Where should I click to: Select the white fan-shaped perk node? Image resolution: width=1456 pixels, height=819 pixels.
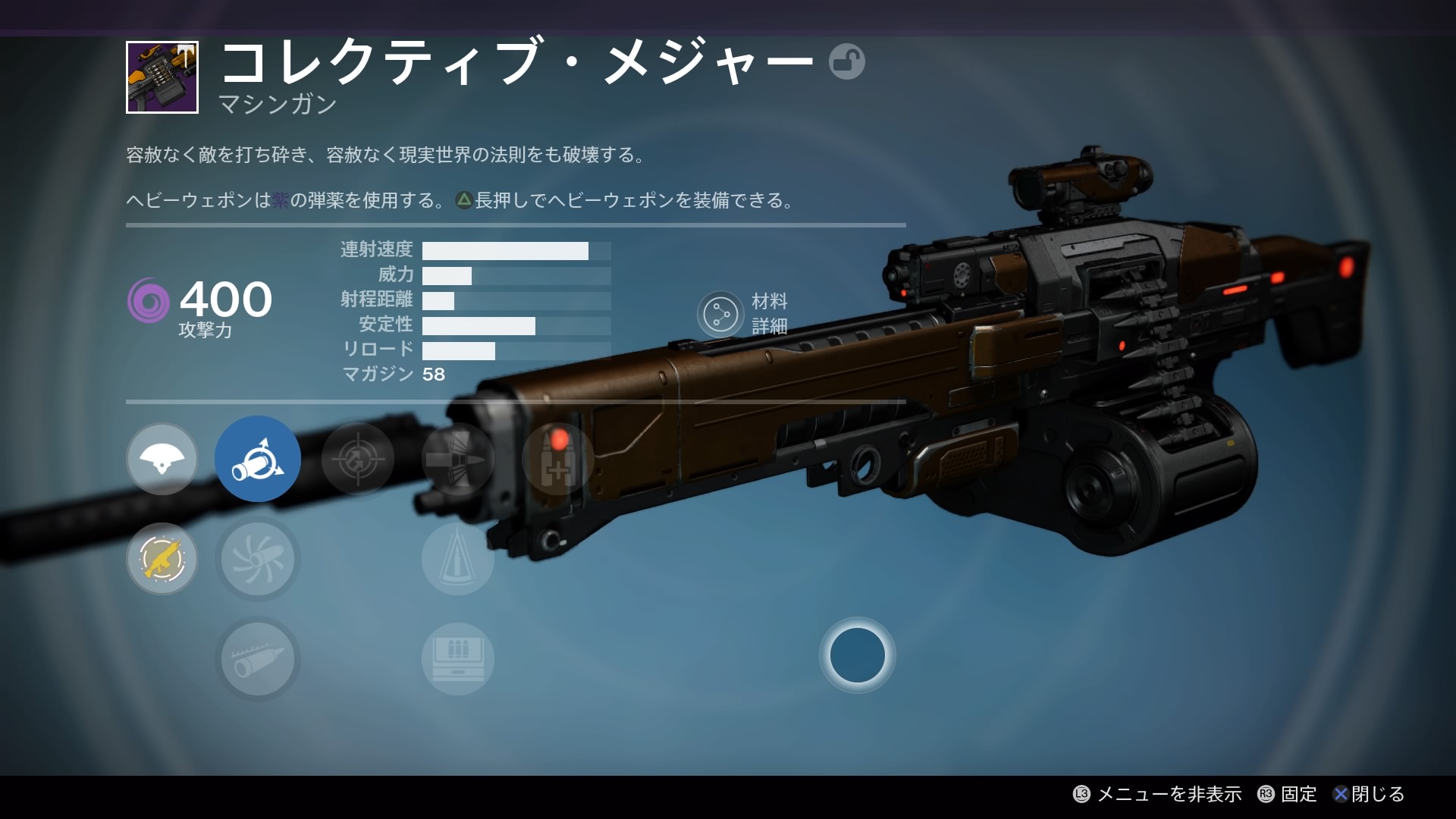click(x=162, y=459)
